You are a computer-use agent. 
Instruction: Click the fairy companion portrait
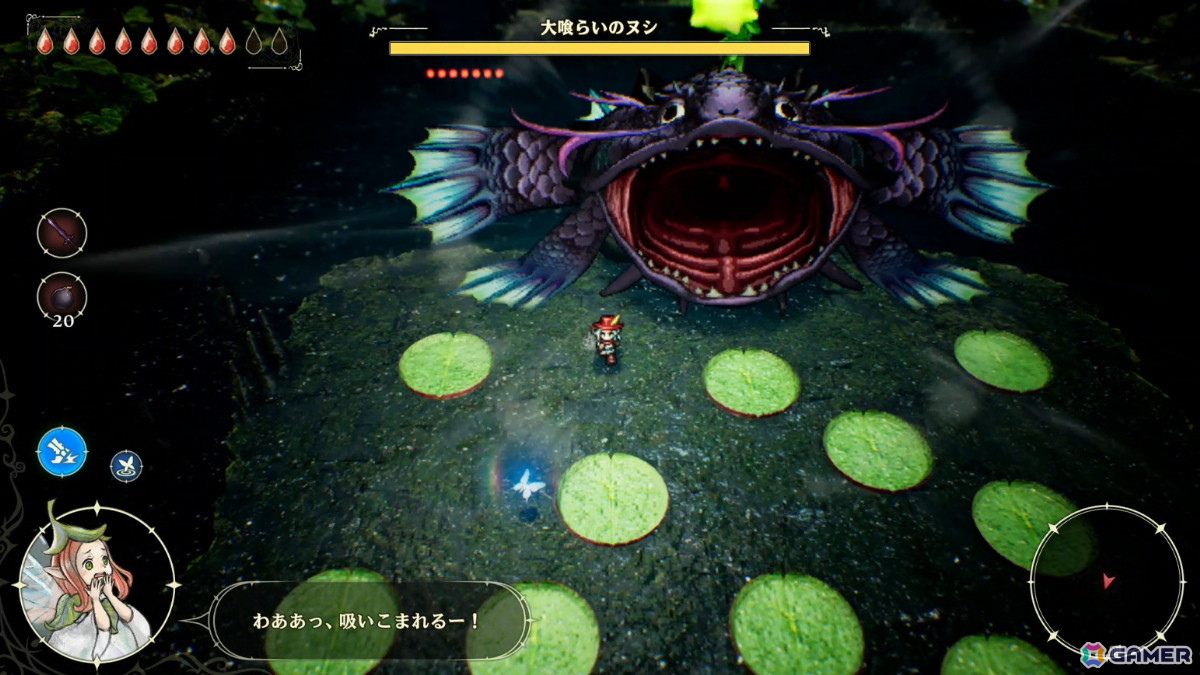(x=97, y=585)
